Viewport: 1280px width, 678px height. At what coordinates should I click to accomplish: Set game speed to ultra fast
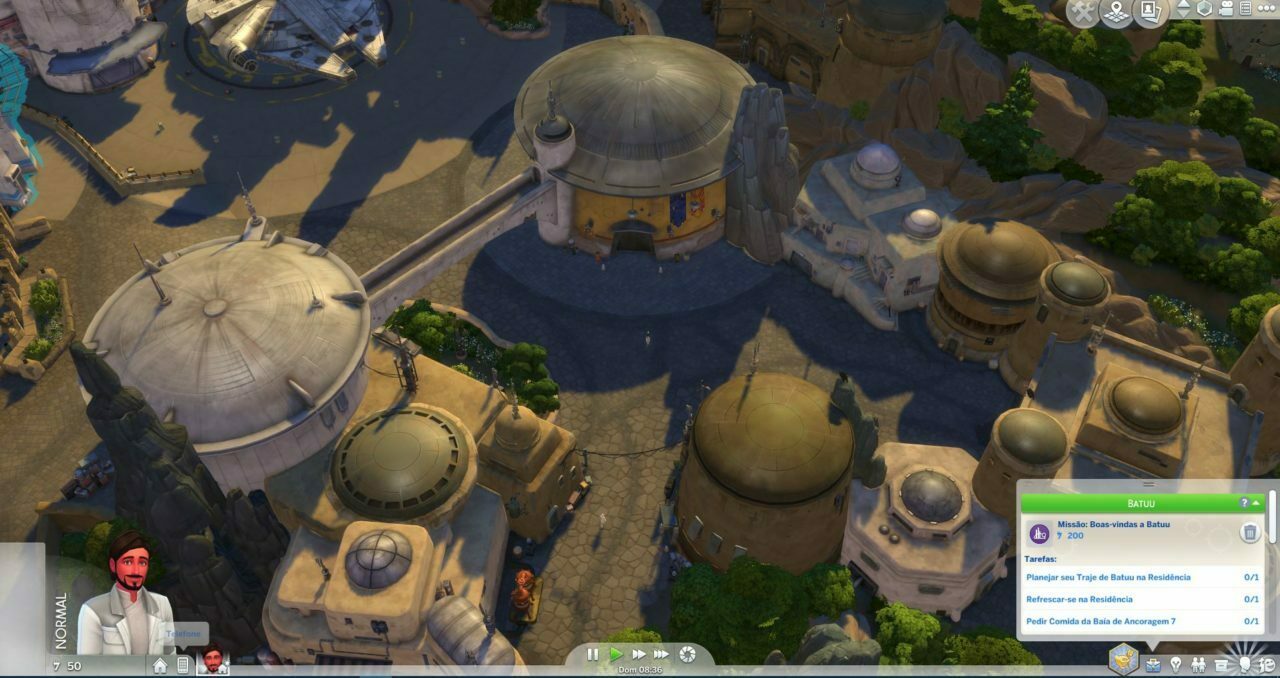click(661, 655)
